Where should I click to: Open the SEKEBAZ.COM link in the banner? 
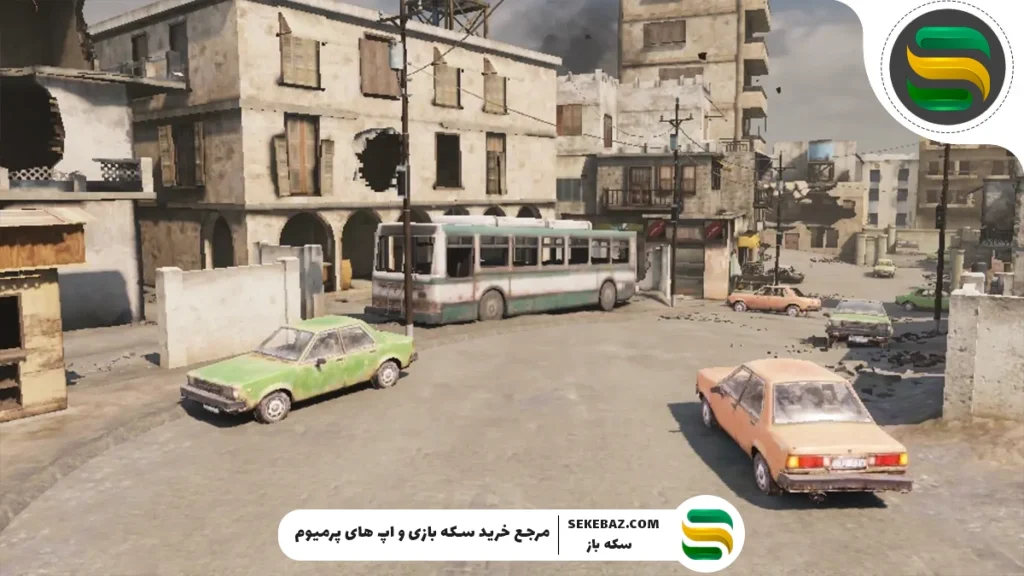coord(613,524)
